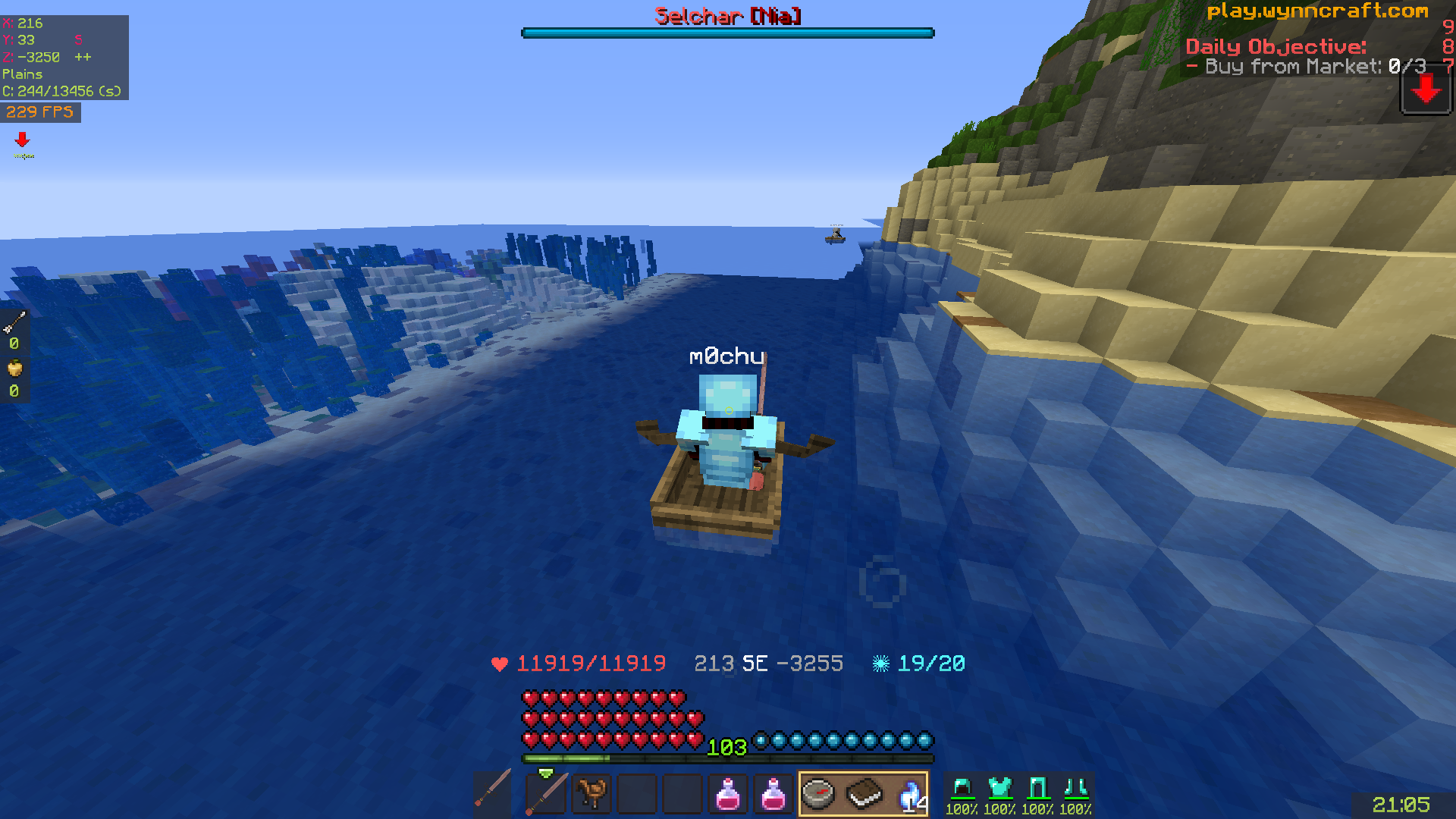Click the Daily Objective header
The width and height of the screenshot is (1456, 819).
click(1276, 47)
